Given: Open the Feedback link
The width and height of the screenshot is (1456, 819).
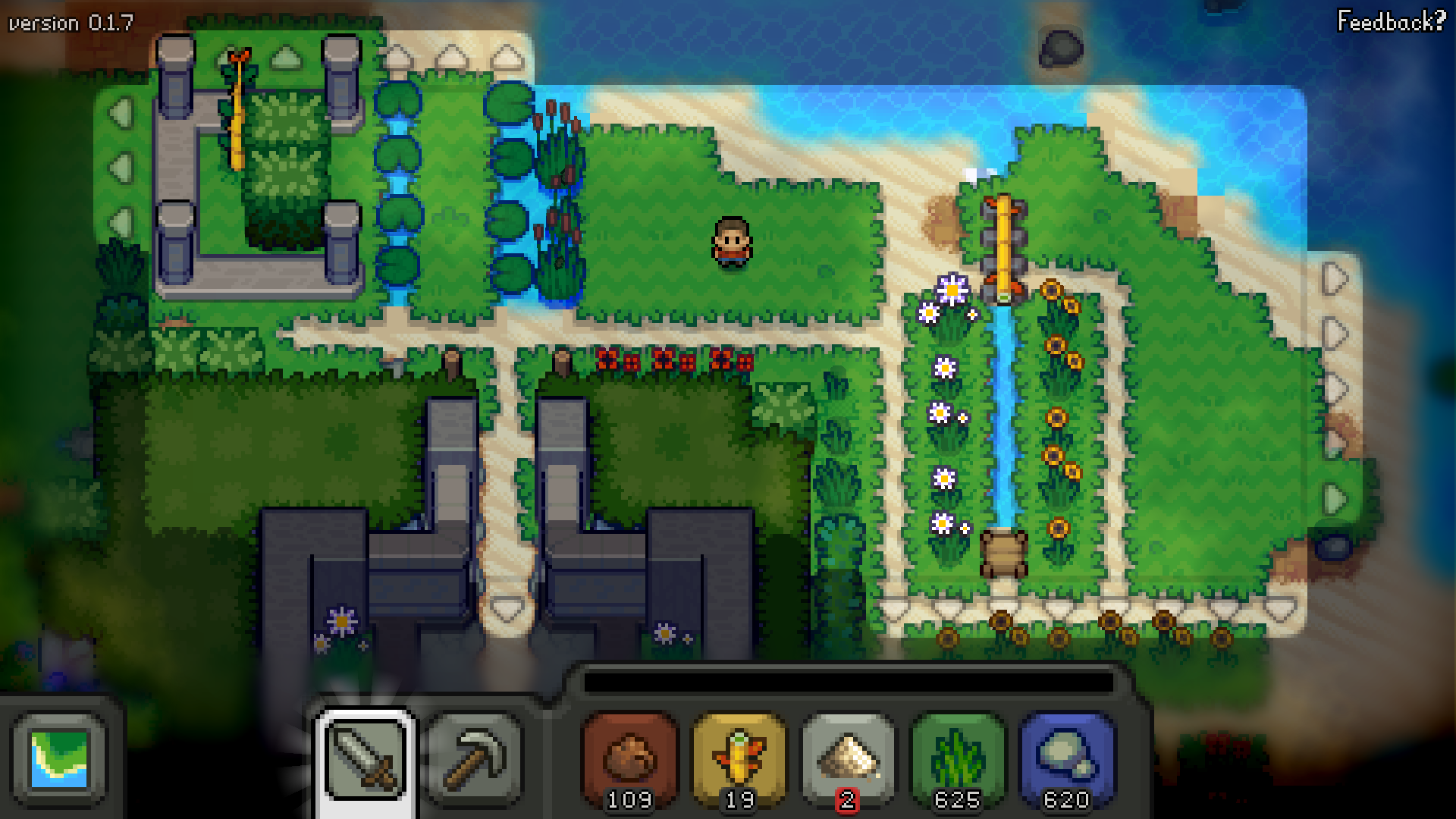Looking at the screenshot, I should [1391, 21].
